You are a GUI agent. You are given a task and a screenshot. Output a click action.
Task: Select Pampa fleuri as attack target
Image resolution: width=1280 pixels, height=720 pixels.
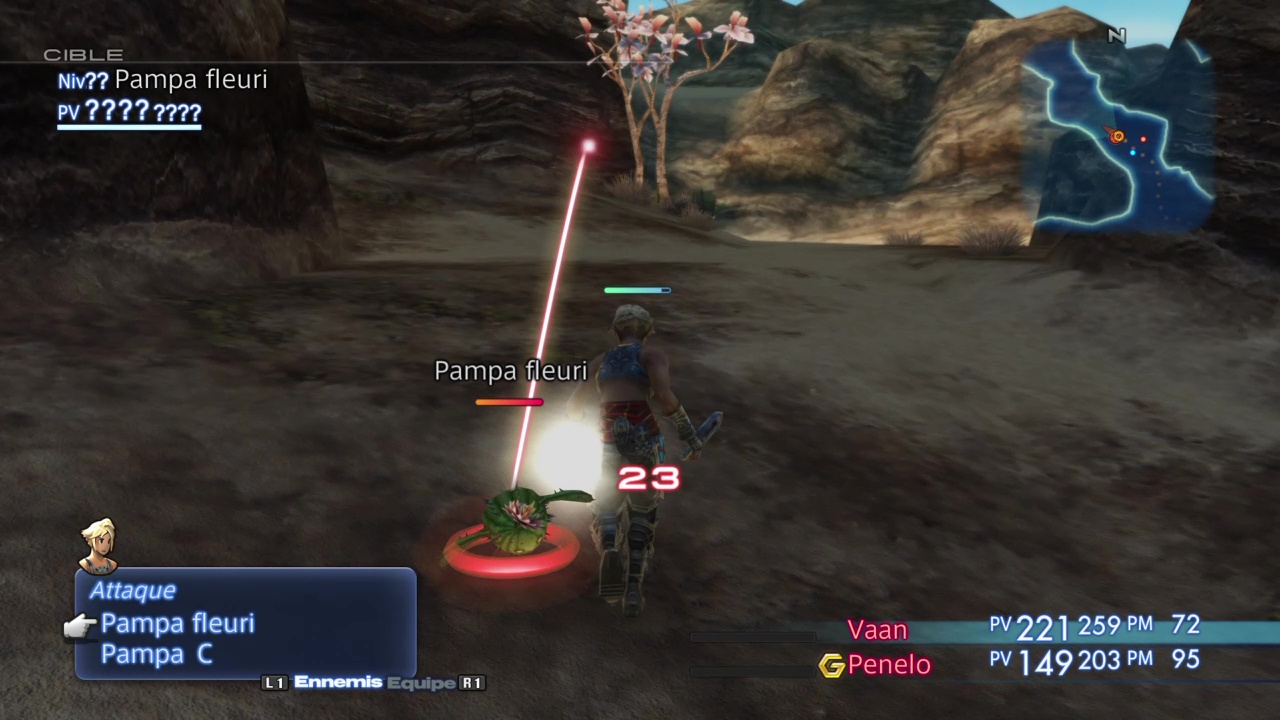(x=177, y=624)
